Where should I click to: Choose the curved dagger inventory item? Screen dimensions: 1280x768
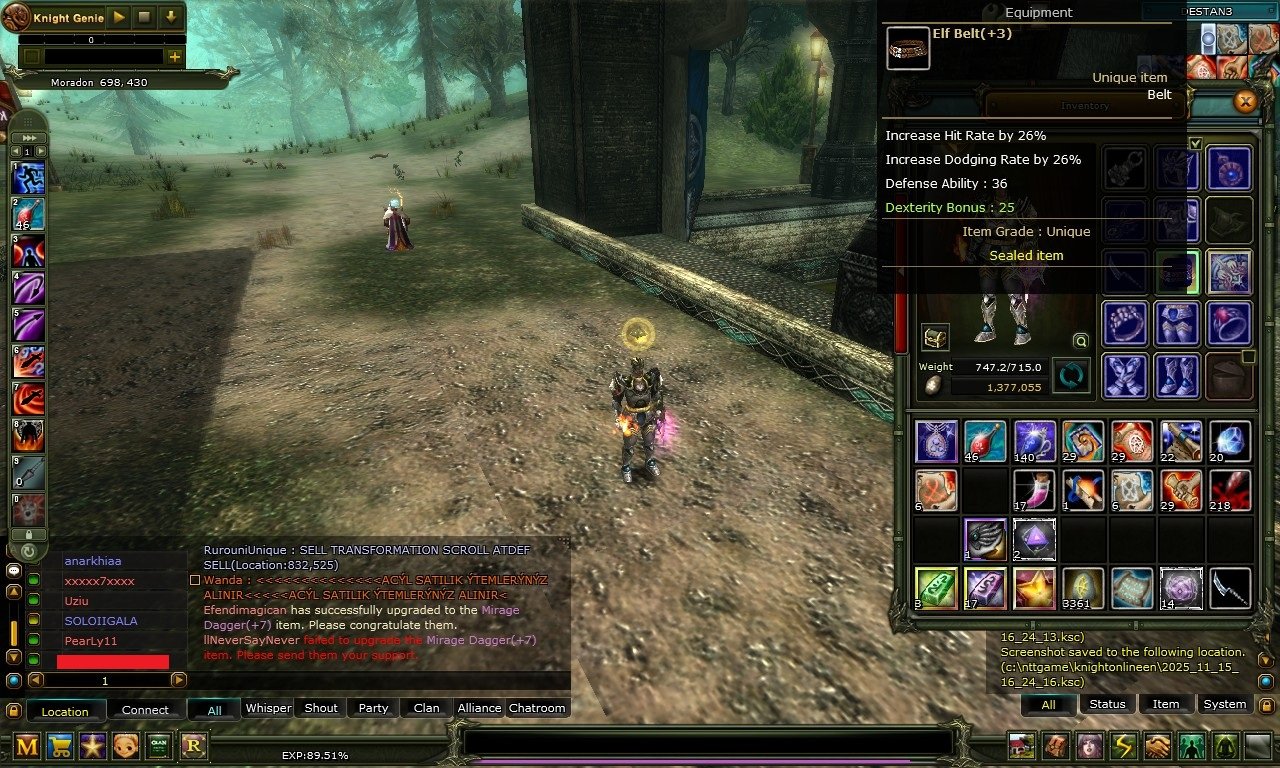(1230, 588)
